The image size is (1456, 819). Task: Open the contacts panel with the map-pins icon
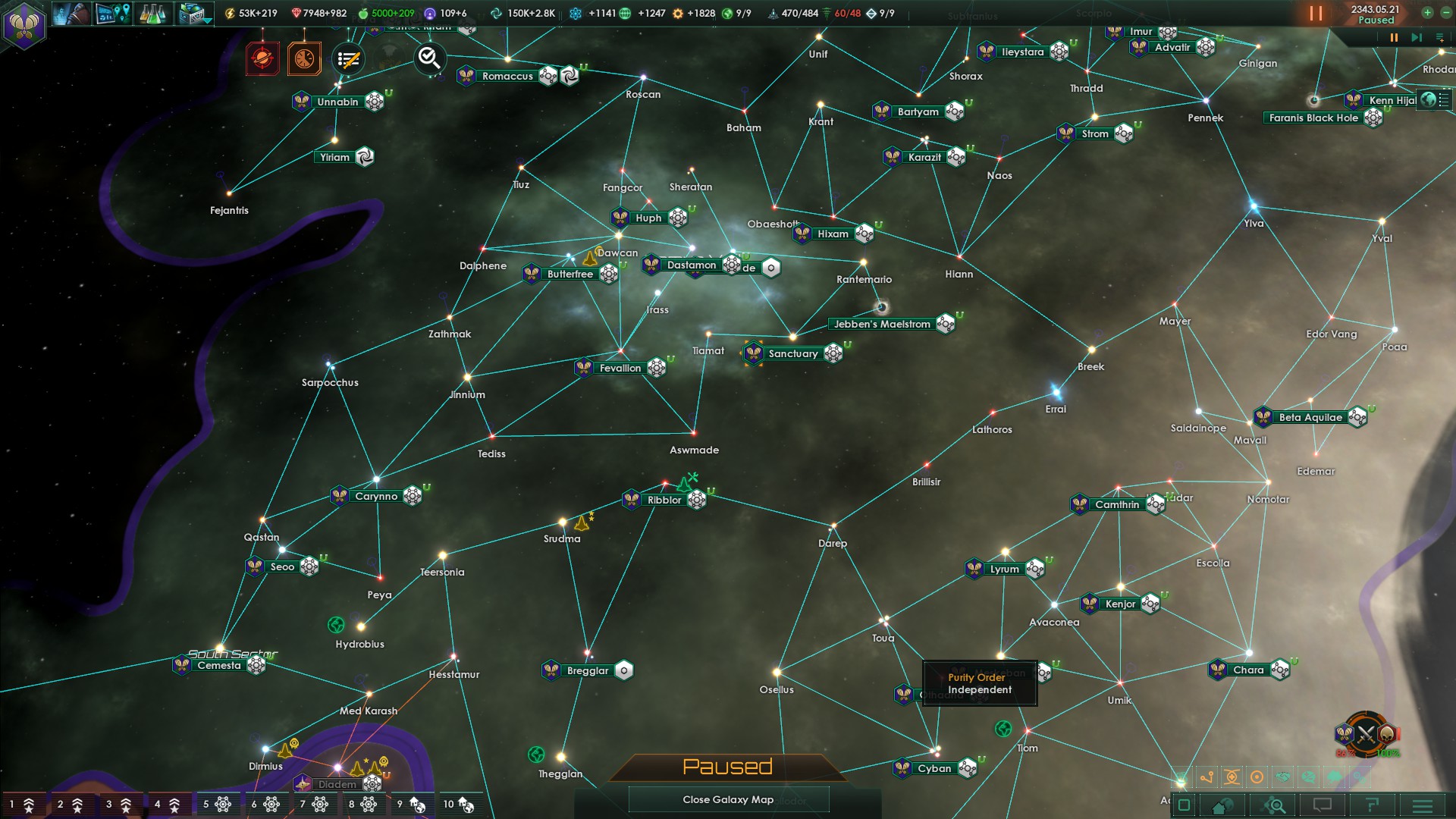(113, 14)
